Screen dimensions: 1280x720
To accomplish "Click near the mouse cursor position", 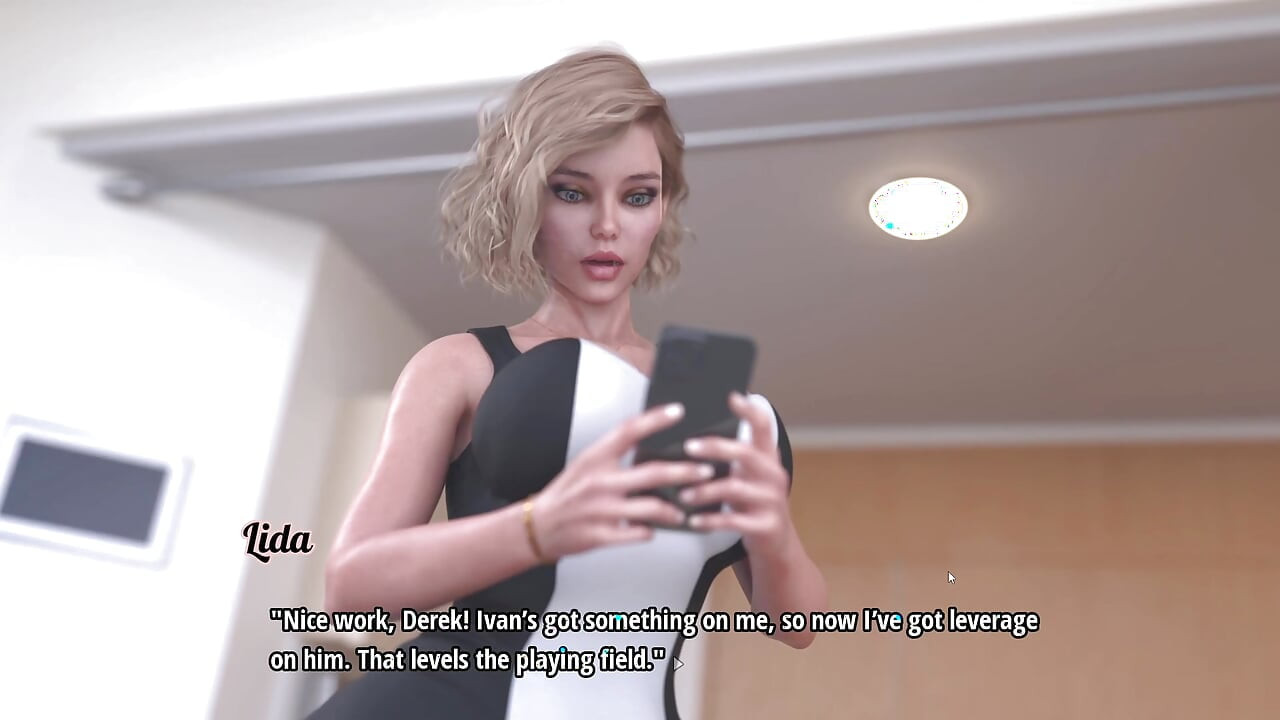I will click(x=949, y=577).
